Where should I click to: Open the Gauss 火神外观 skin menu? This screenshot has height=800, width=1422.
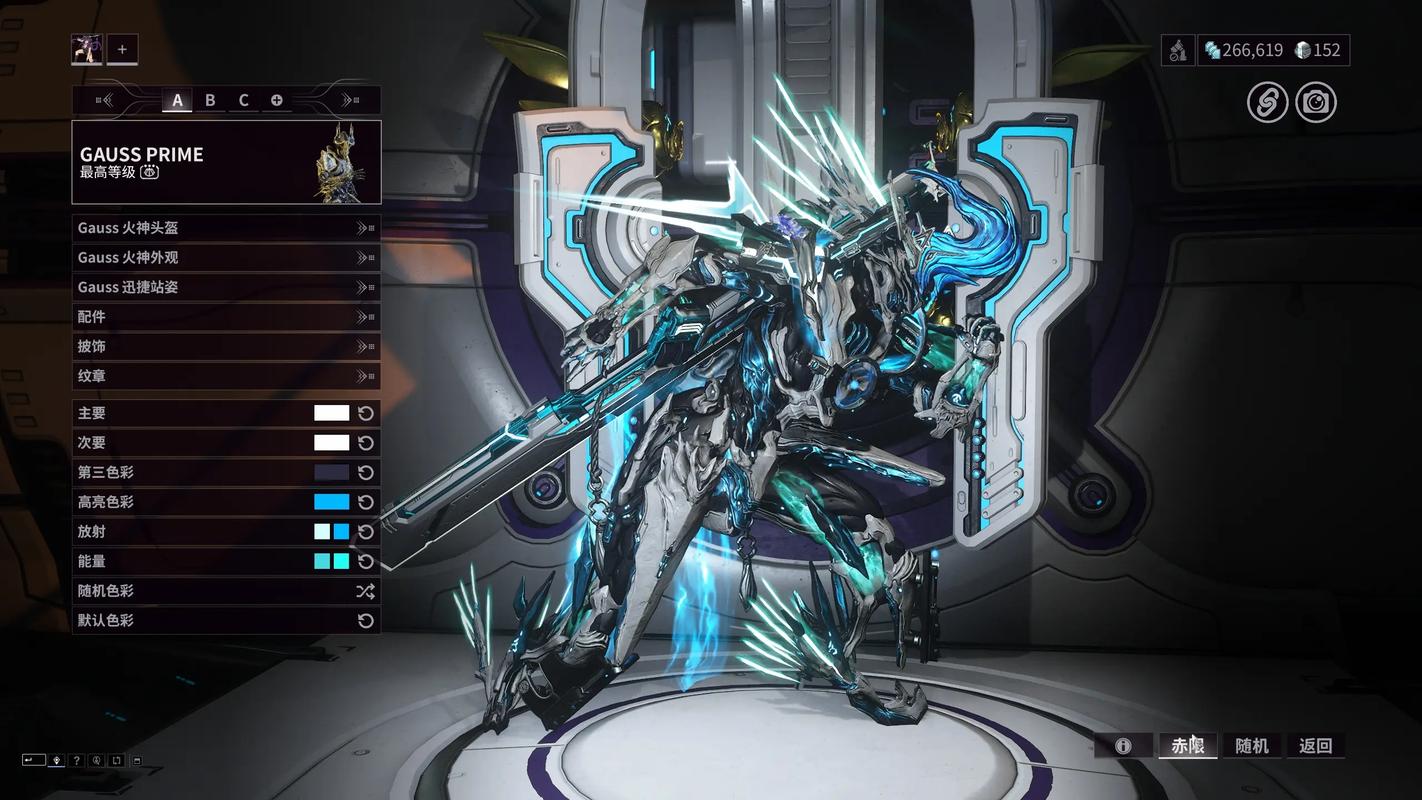tap(226, 258)
